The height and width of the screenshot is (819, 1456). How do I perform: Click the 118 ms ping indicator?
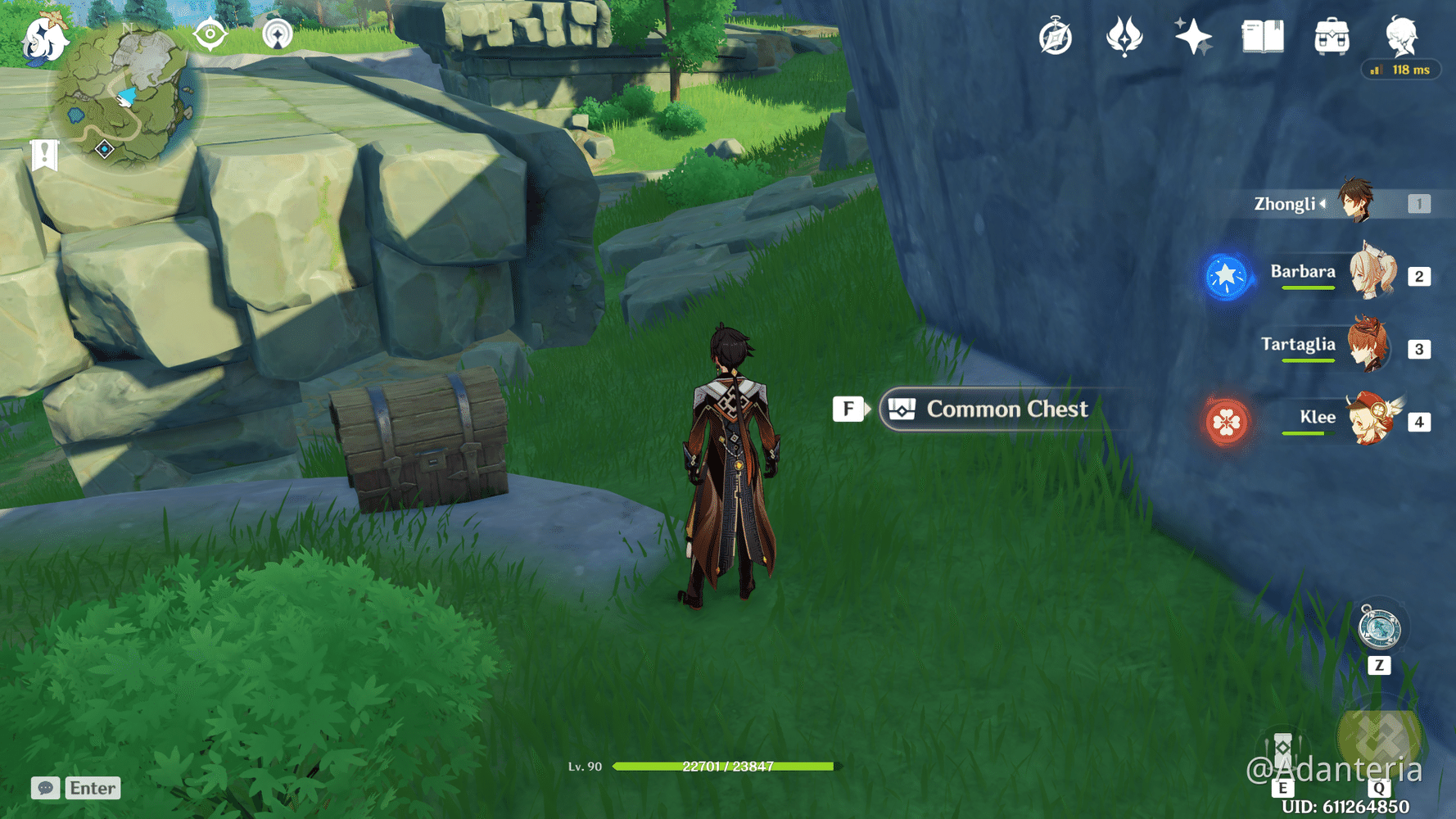point(1401,70)
